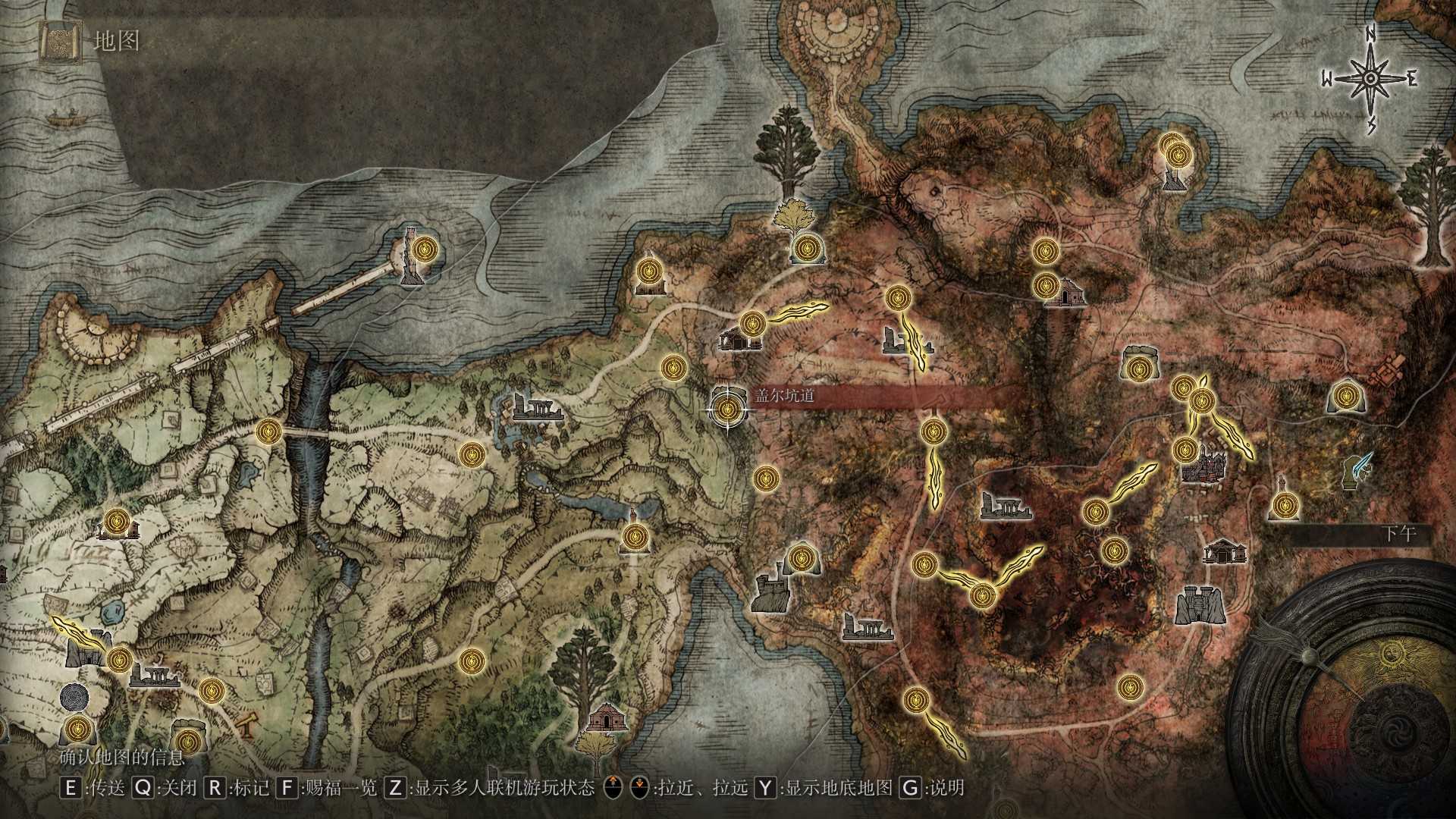Screen dimensions: 1456x819
Task: Choose the grace by the ruined coastal fort icon
Action: tap(799, 559)
